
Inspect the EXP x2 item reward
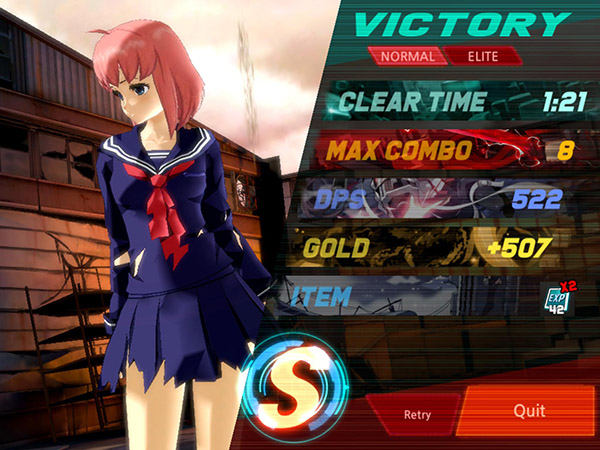558,297
